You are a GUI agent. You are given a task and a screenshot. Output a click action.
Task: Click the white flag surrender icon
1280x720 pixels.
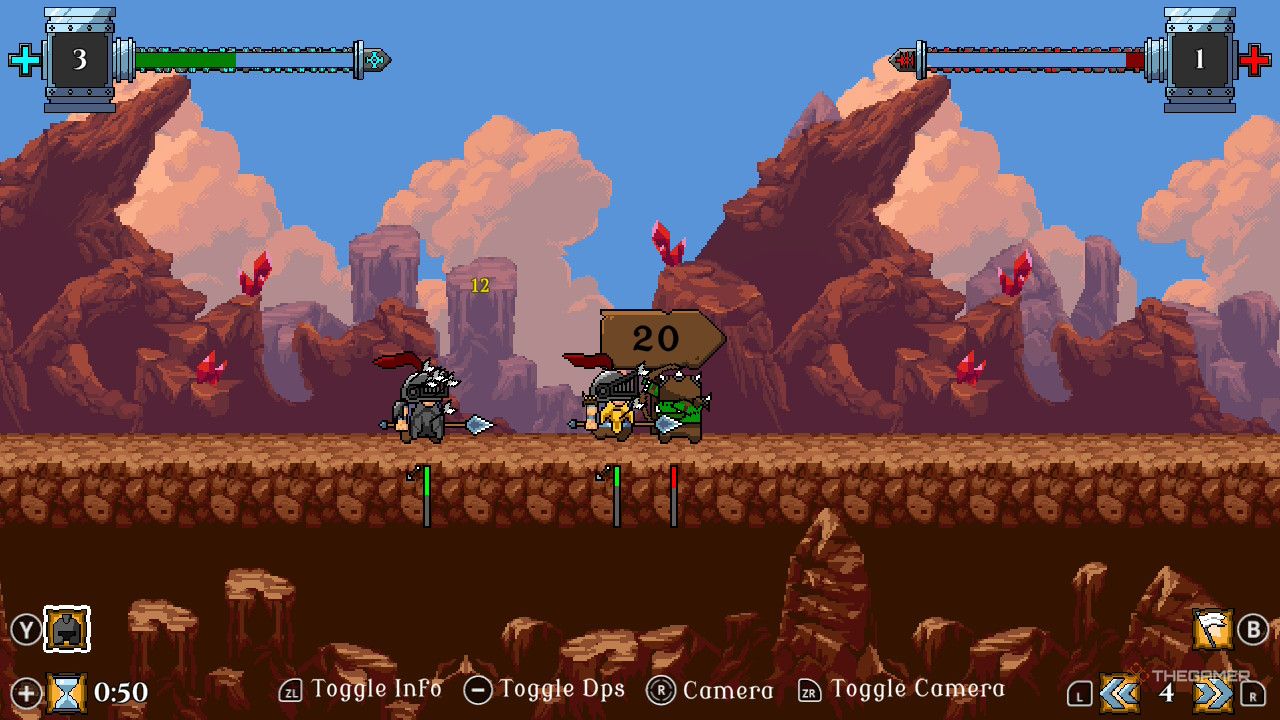point(1212,629)
